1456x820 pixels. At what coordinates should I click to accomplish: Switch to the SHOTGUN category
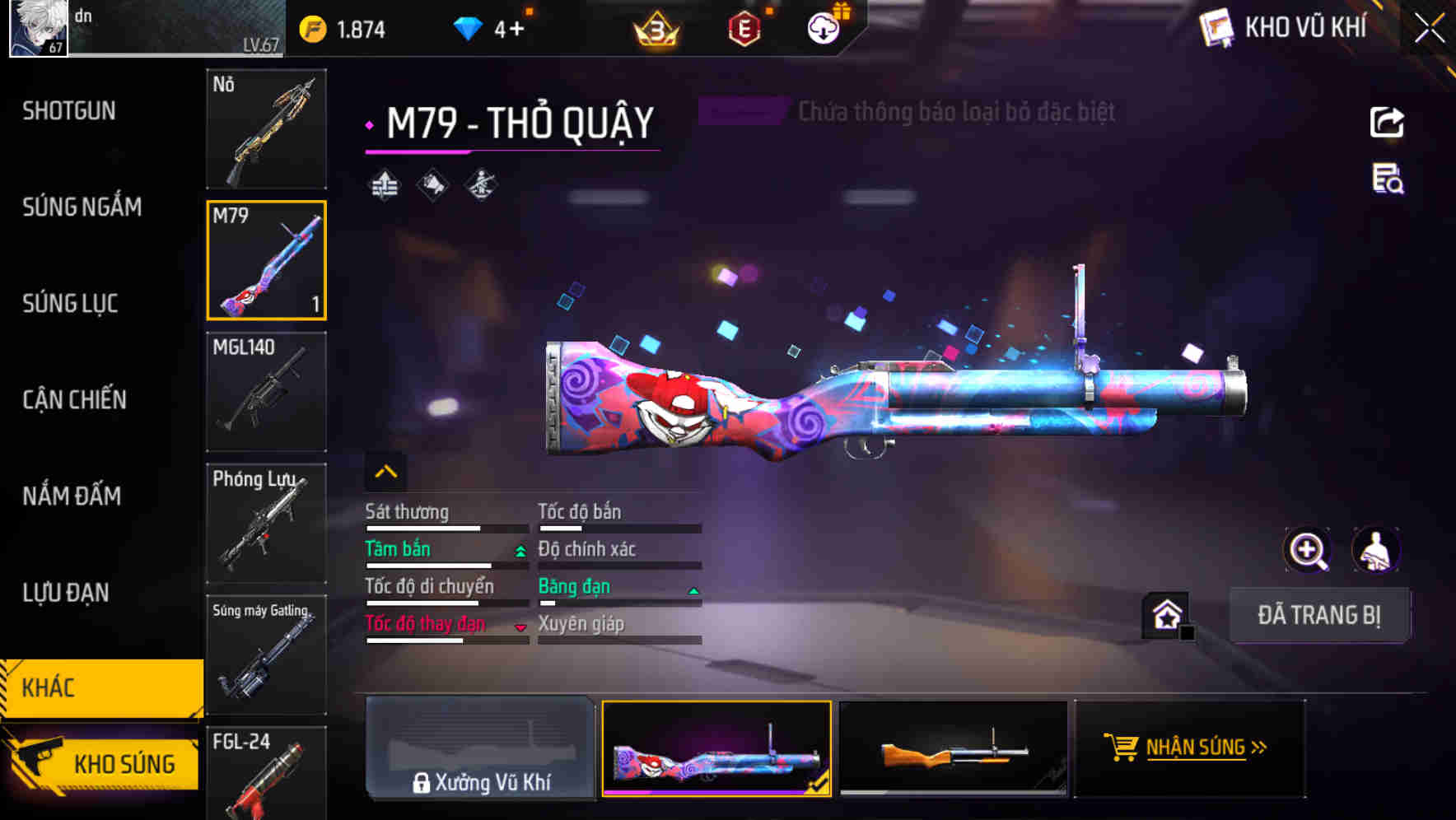click(69, 111)
